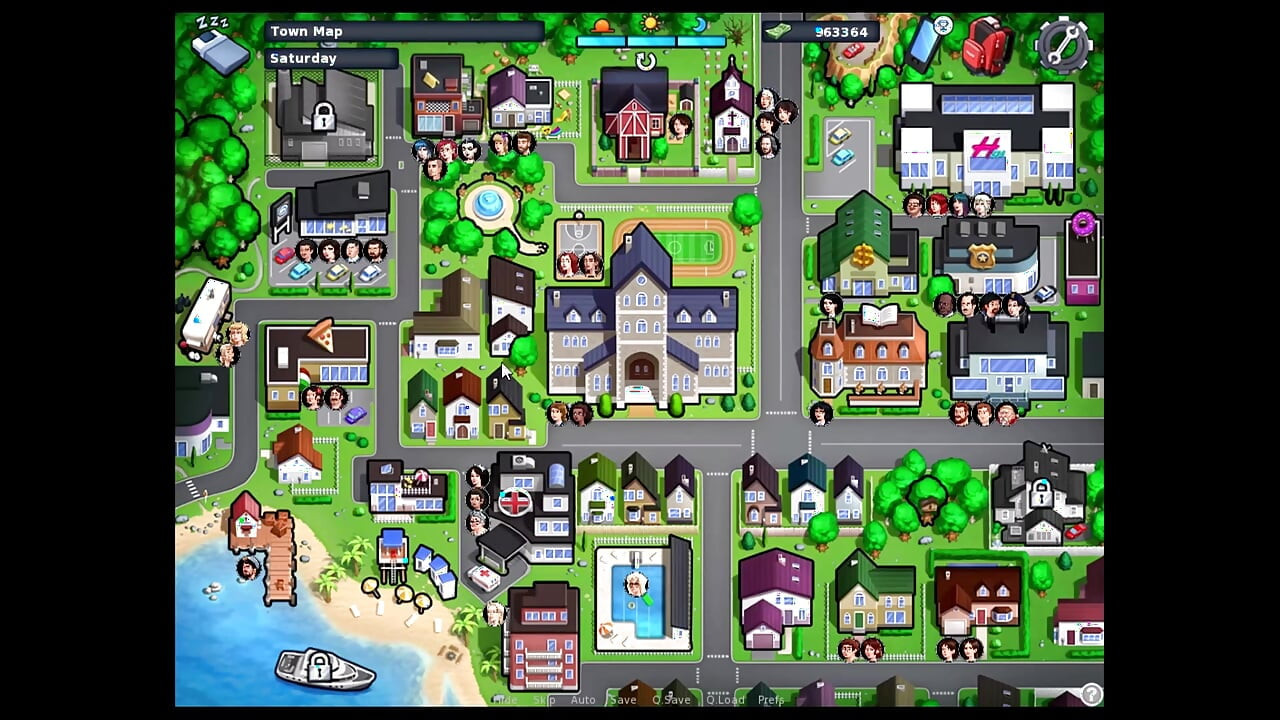Activate Skip in the quick menu
Viewport: 1280px width, 720px height.
coord(544,700)
